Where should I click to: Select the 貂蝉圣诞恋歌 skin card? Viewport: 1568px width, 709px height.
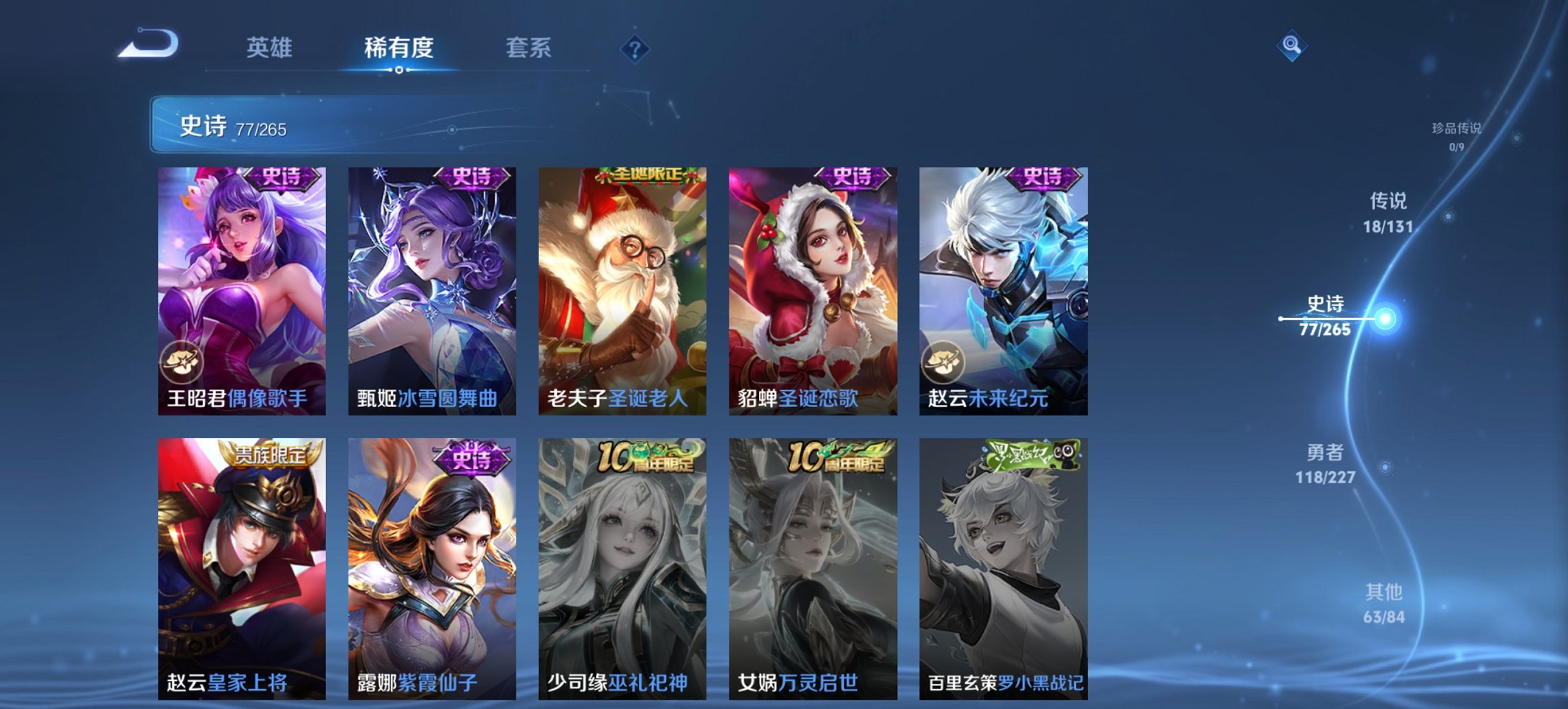click(812, 287)
